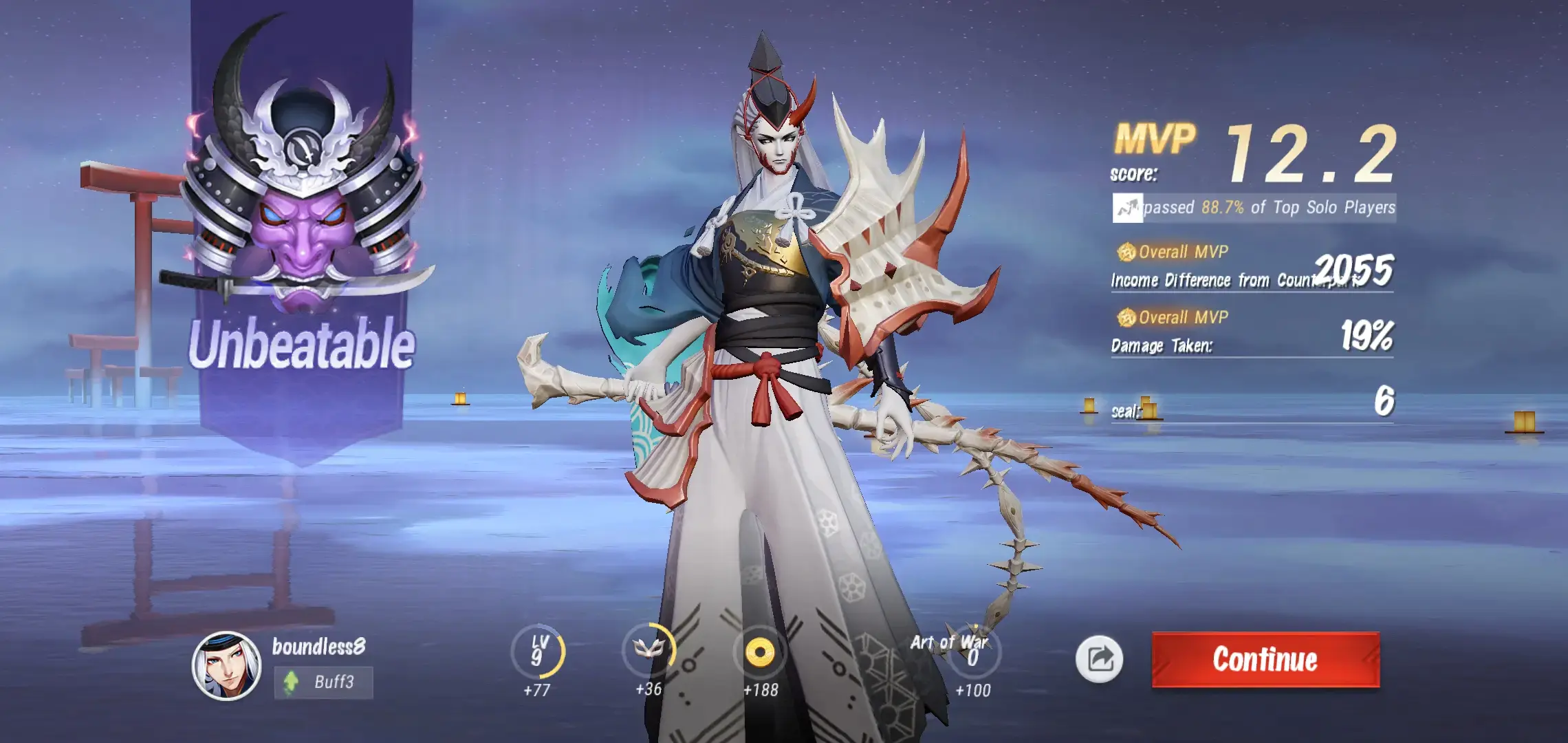Image resolution: width=1568 pixels, height=743 pixels.
Task: Select the boundless8 player avatar
Action: (226, 665)
